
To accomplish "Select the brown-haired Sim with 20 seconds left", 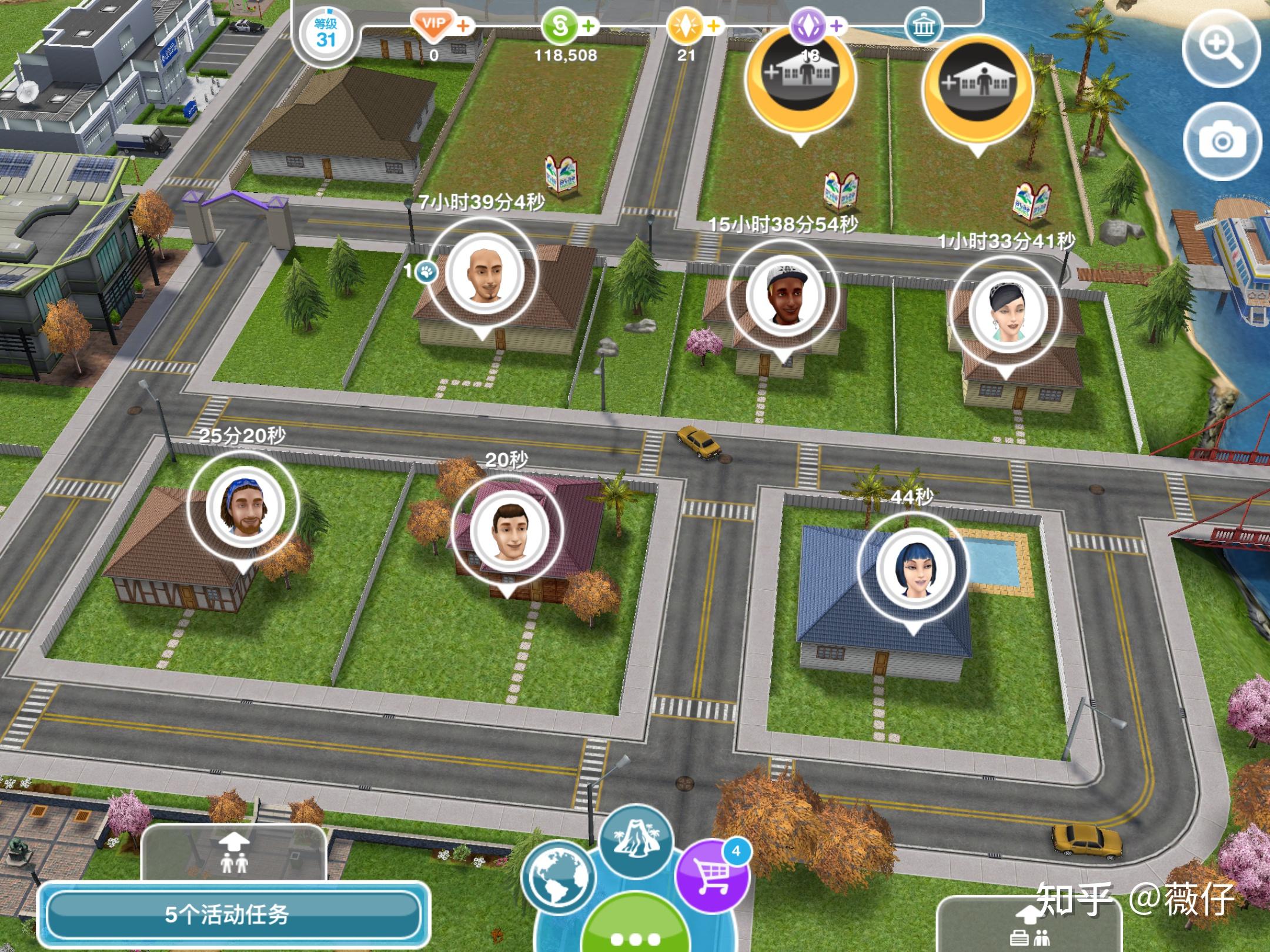I will 507,531.
